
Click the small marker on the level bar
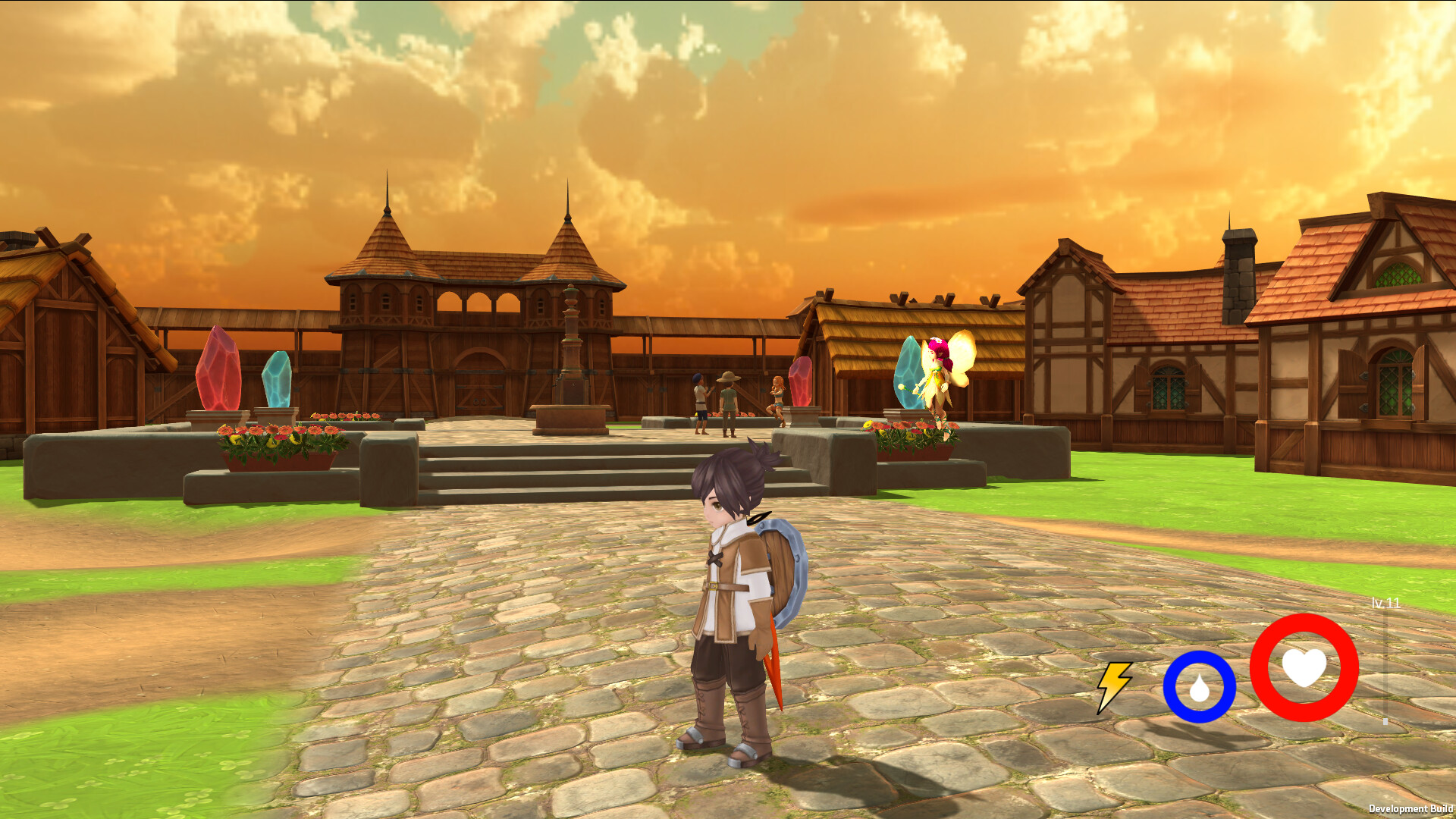click(x=1385, y=721)
